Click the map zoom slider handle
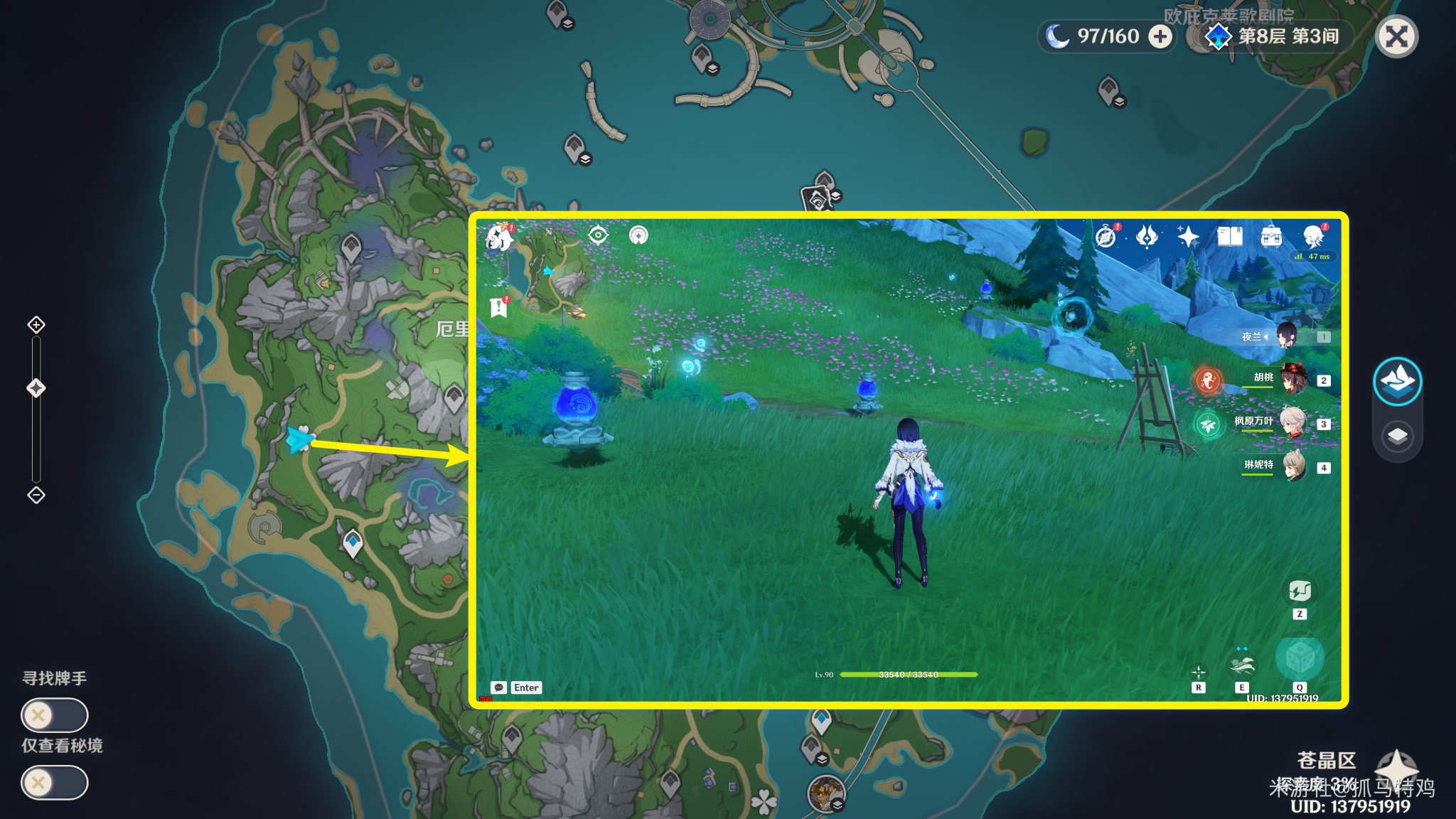The width and height of the screenshot is (1456, 819). click(36, 387)
